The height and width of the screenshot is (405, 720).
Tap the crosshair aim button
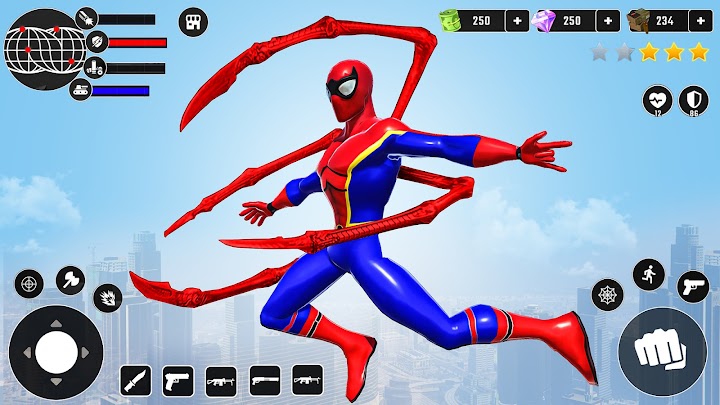pyautogui.click(x=29, y=283)
